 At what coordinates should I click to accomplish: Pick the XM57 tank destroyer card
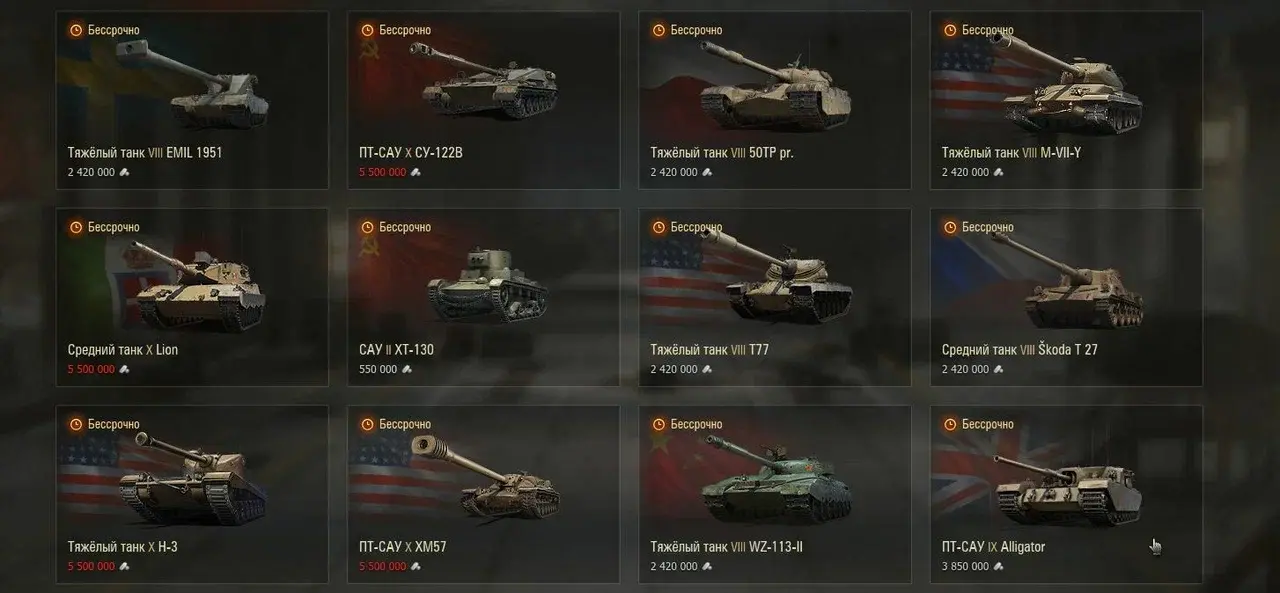483,494
